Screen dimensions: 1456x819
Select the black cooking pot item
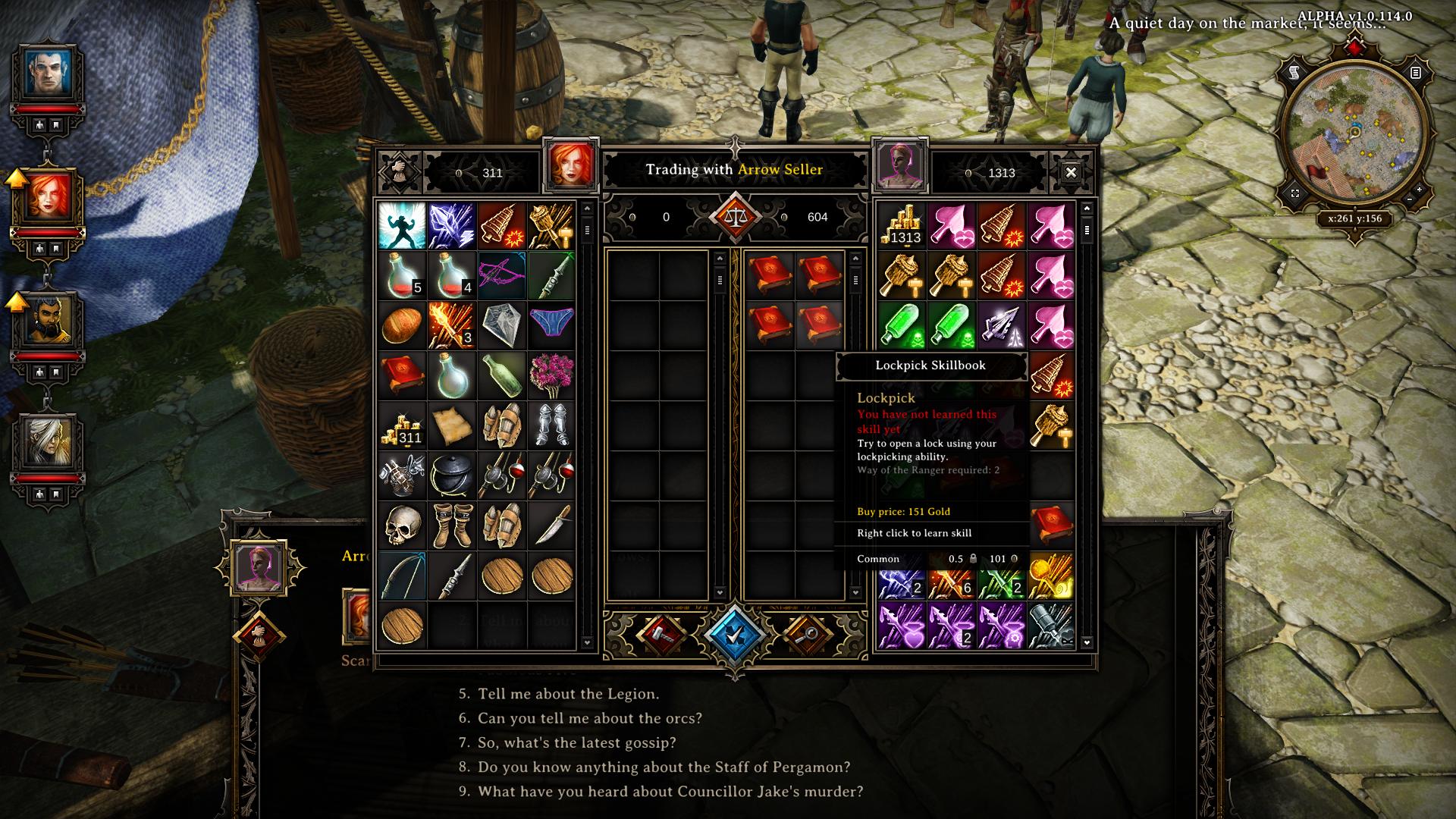tap(452, 475)
